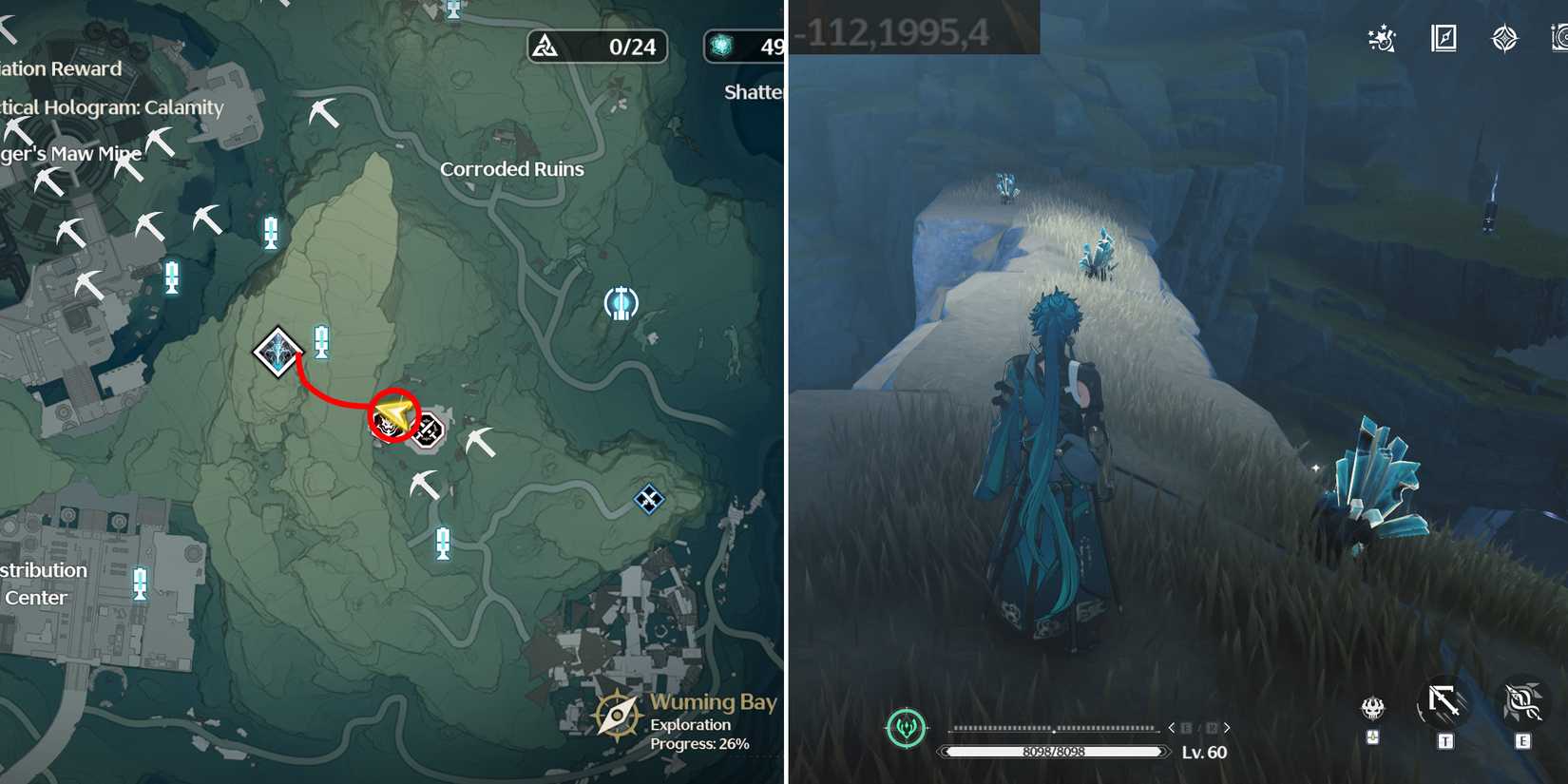The width and height of the screenshot is (1568, 784).
Task: Click the Resonance Nexus circular icon on map
Action: pyautogui.click(x=621, y=301)
